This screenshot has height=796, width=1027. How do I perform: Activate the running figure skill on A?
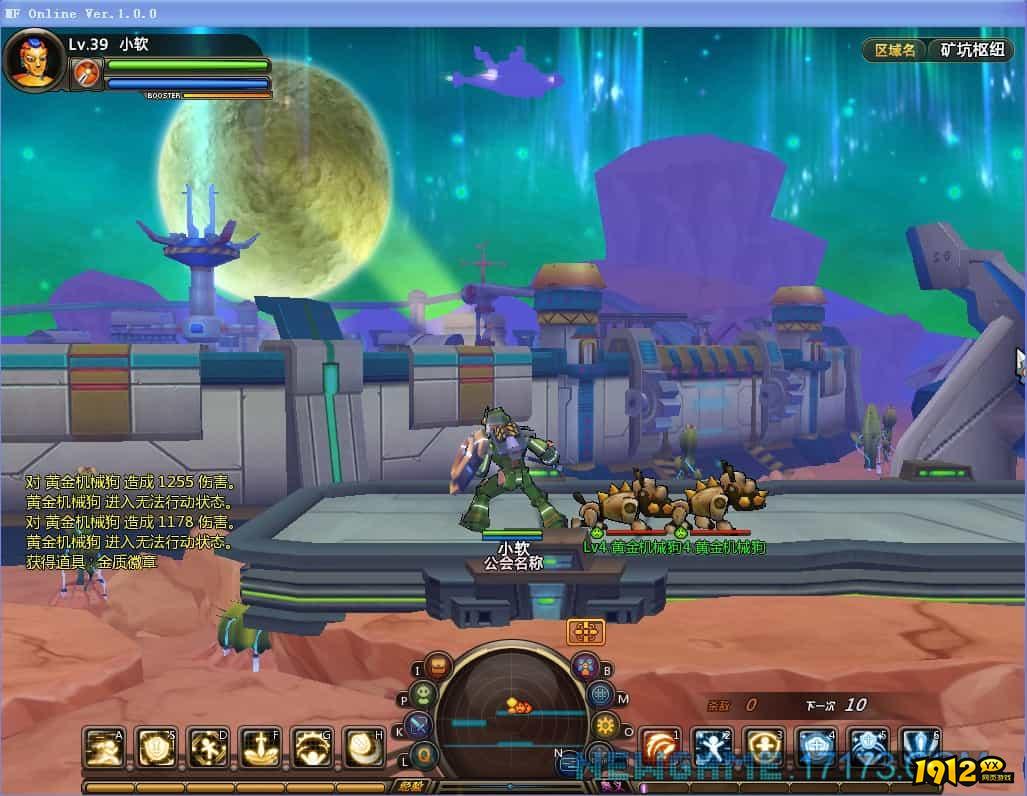tap(104, 747)
